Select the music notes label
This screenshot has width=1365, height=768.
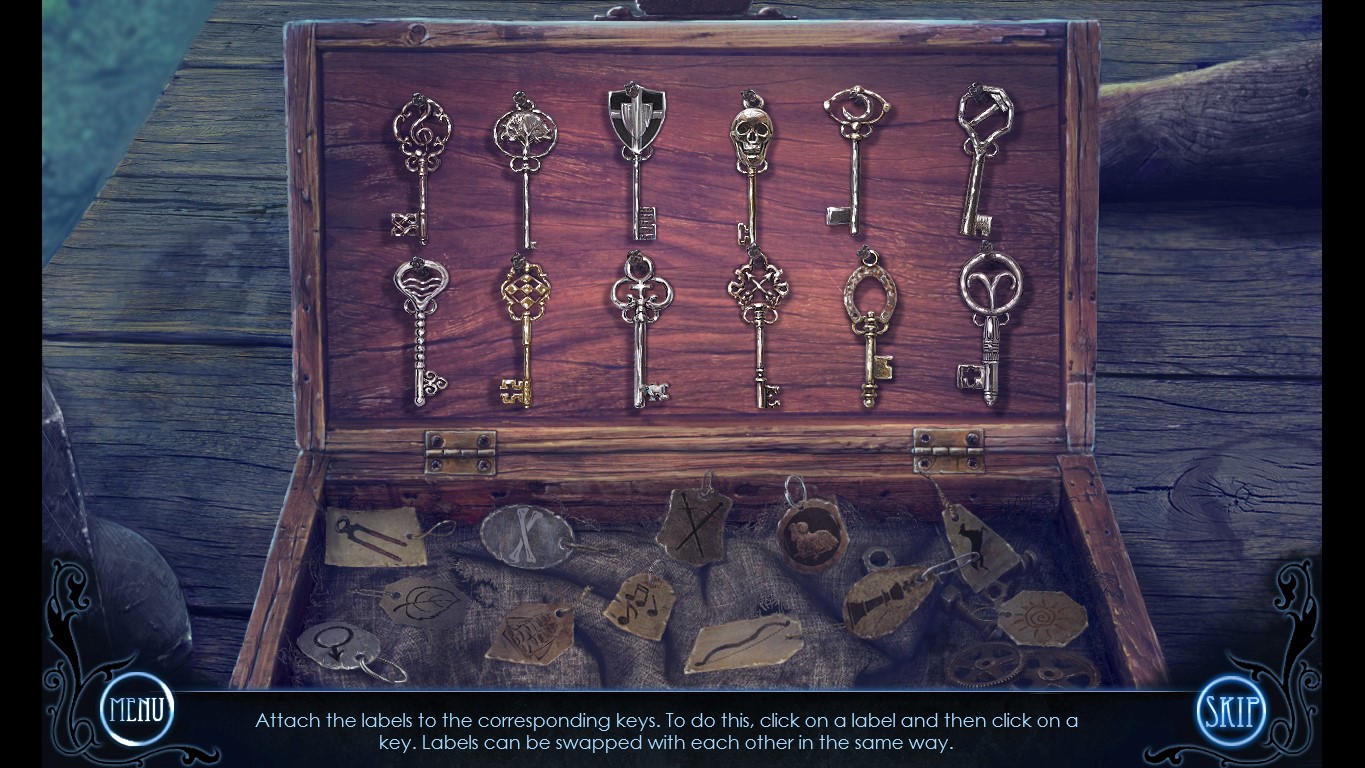[x=639, y=606]
